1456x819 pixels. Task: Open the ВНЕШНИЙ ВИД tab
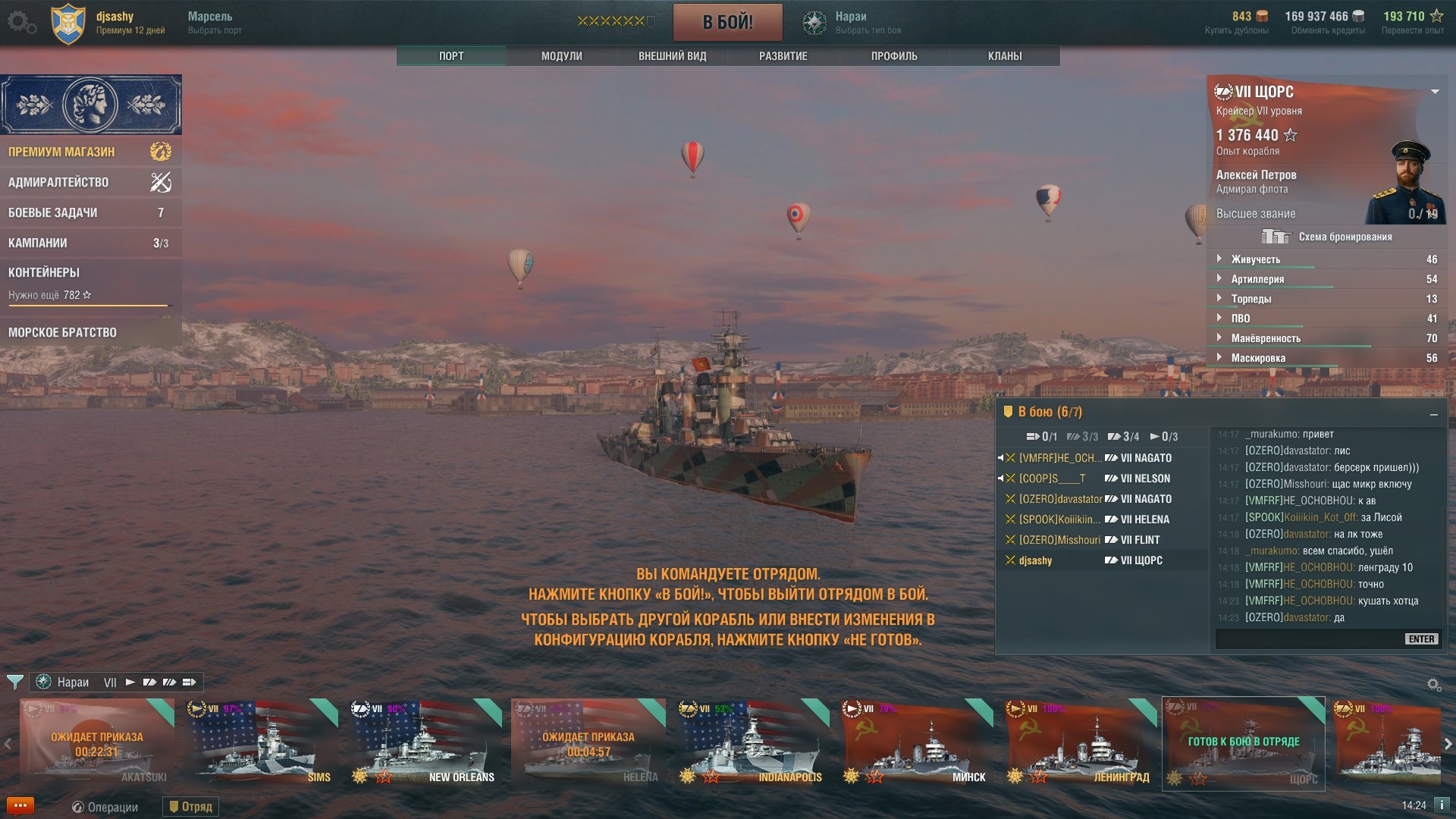[672, 56]
